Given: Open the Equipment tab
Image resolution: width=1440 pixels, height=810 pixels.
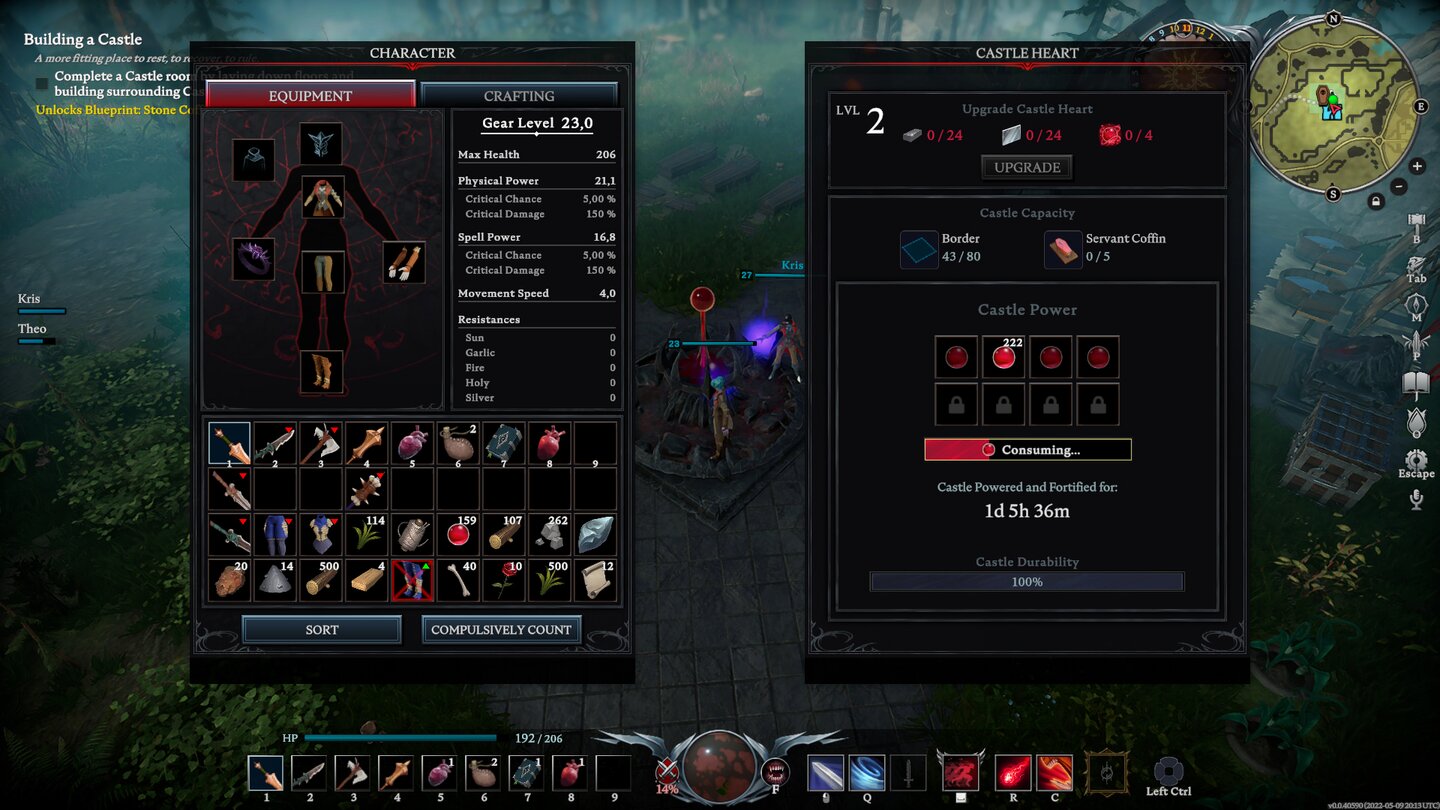Looking at the screenshot, I should [x=310, y=96].
